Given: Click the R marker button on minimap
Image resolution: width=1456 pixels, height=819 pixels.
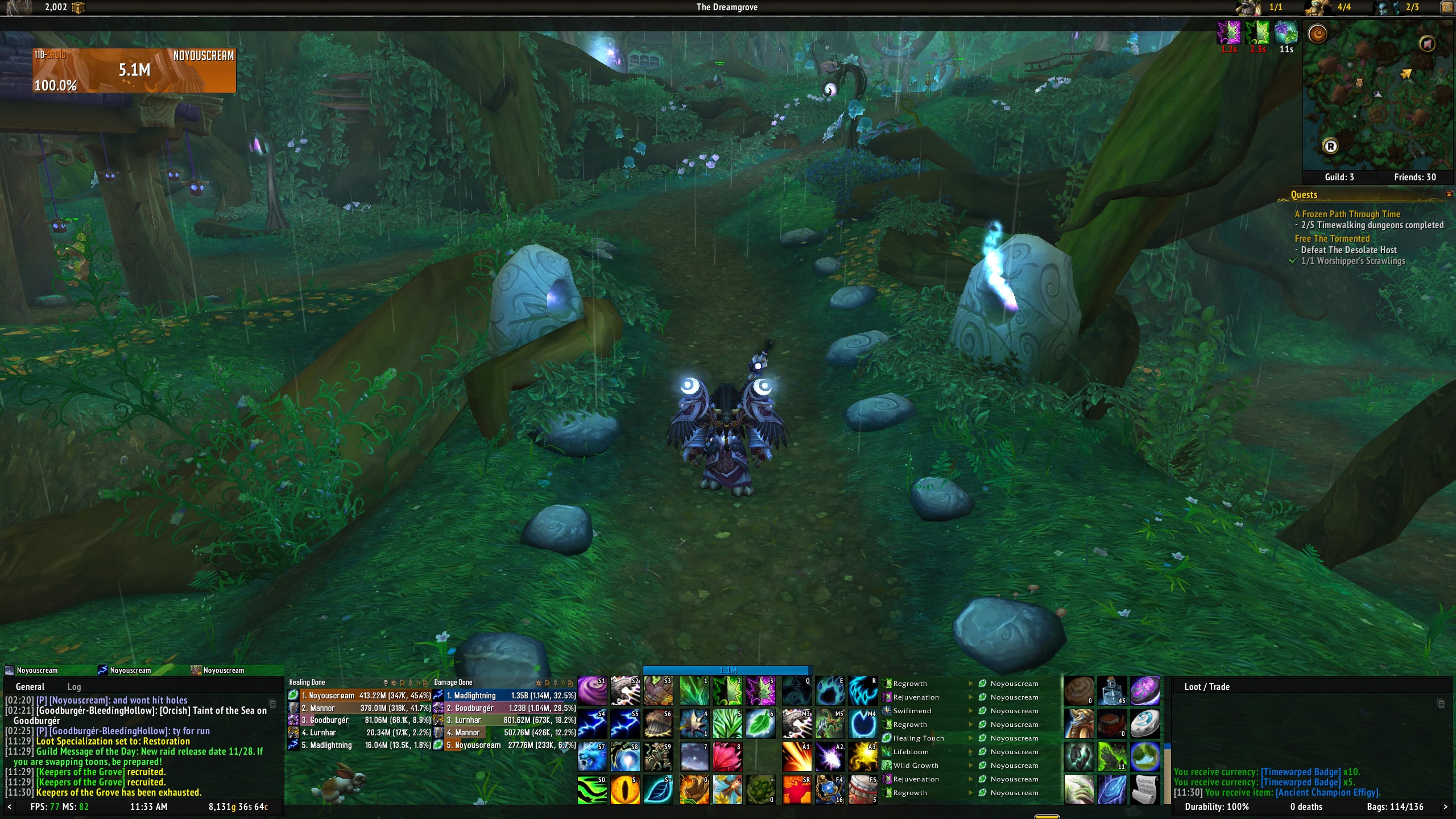Looking at the screenshot, I should [x=1330, y=146].
